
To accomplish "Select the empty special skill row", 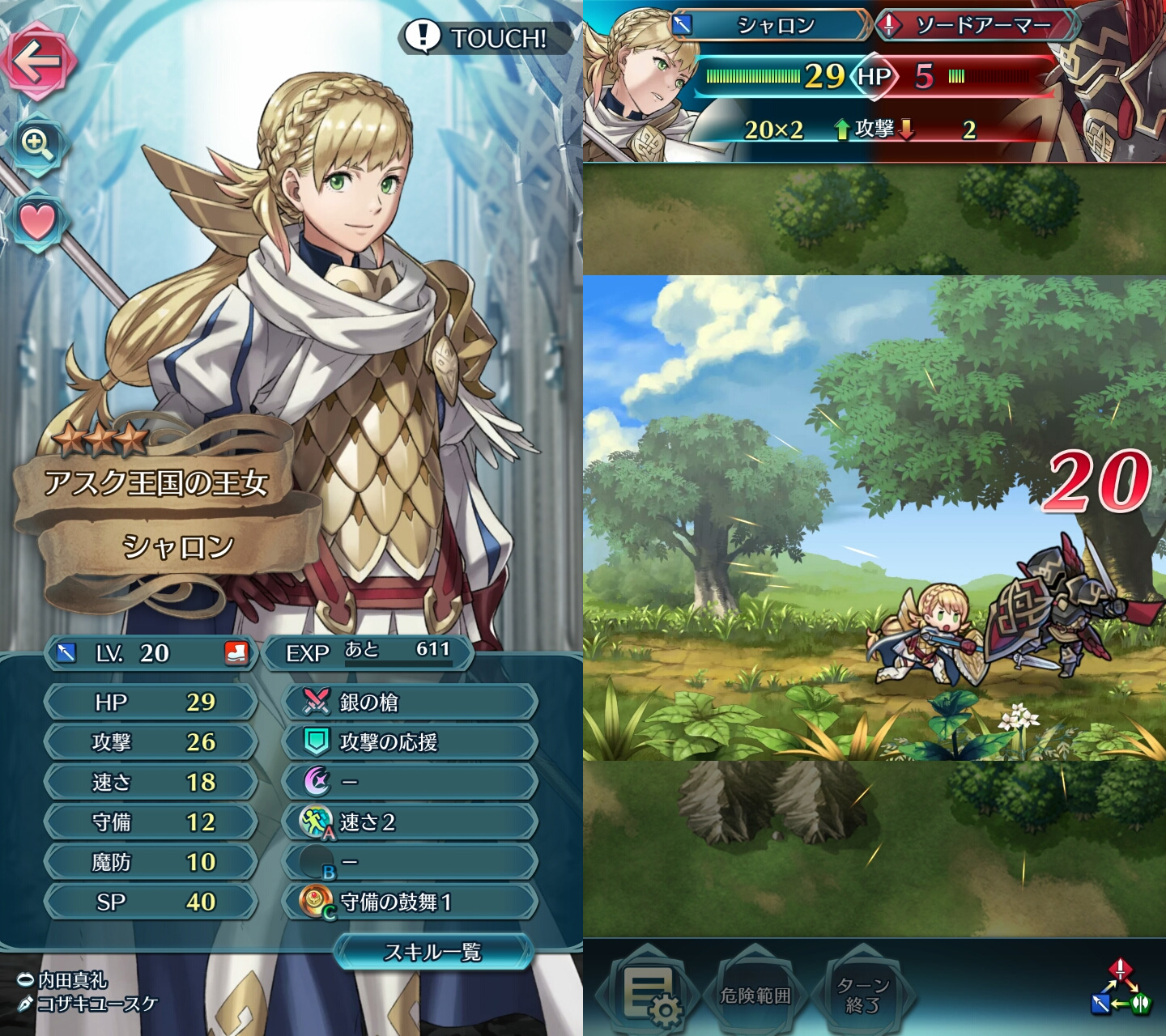I will pos(410,782).
